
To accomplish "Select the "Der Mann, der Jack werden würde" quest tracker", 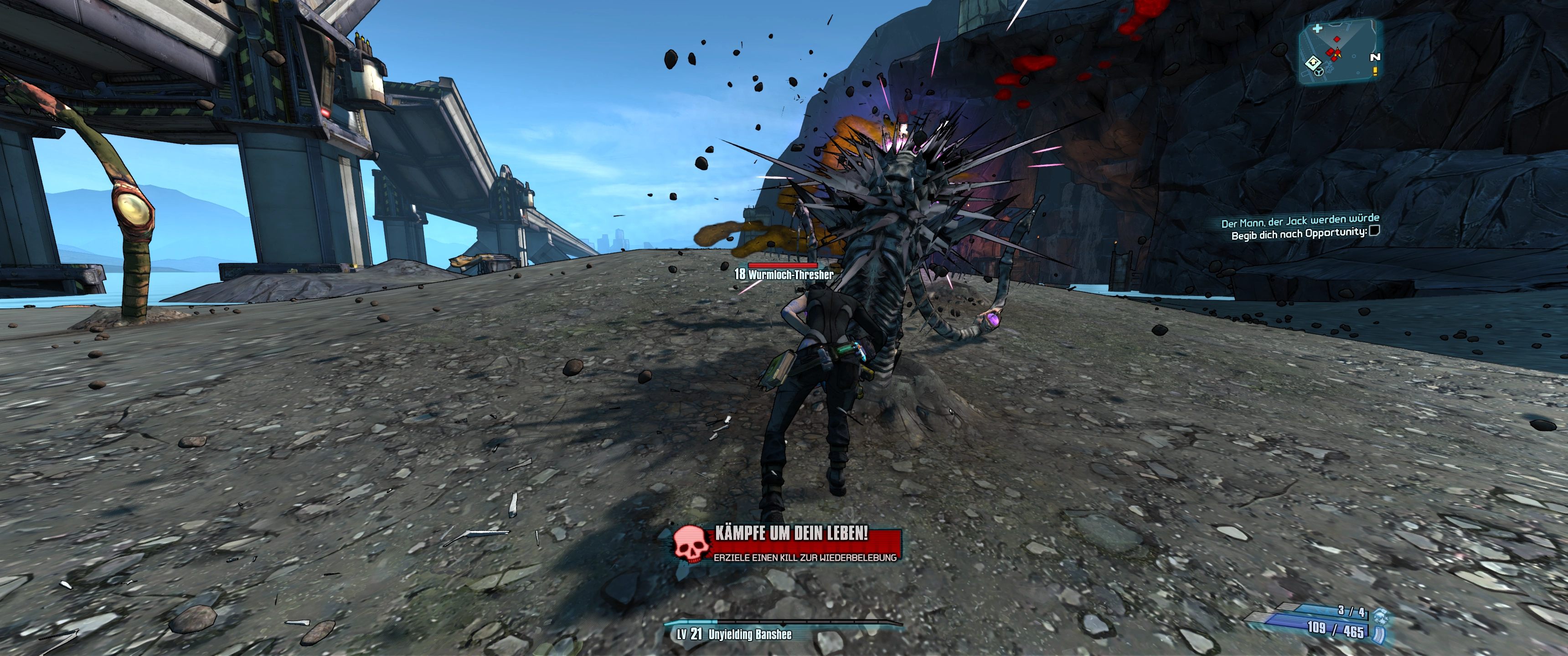I will click(x=1300, y=220).
